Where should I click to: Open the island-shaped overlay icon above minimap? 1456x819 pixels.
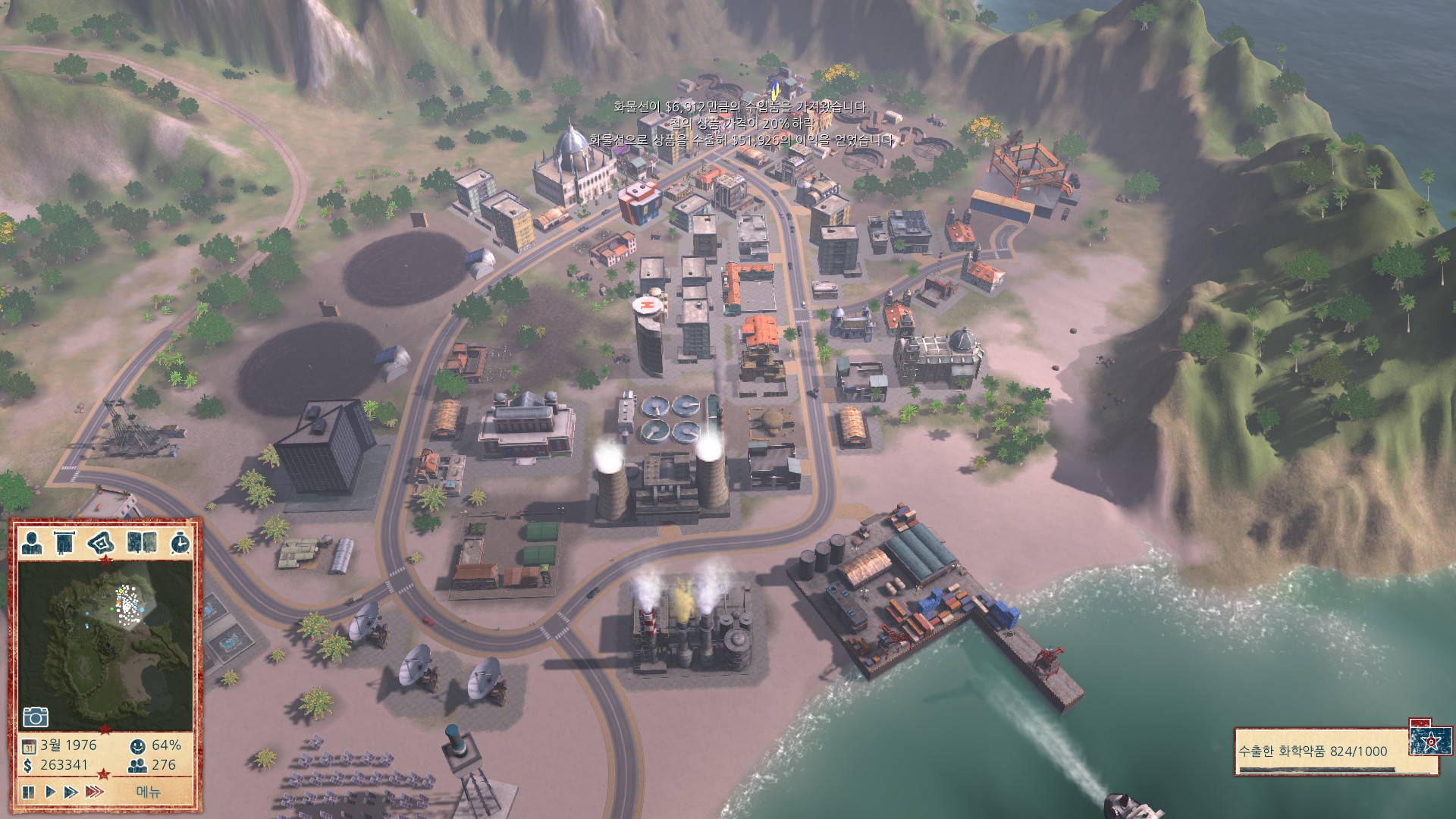[102, 542]
